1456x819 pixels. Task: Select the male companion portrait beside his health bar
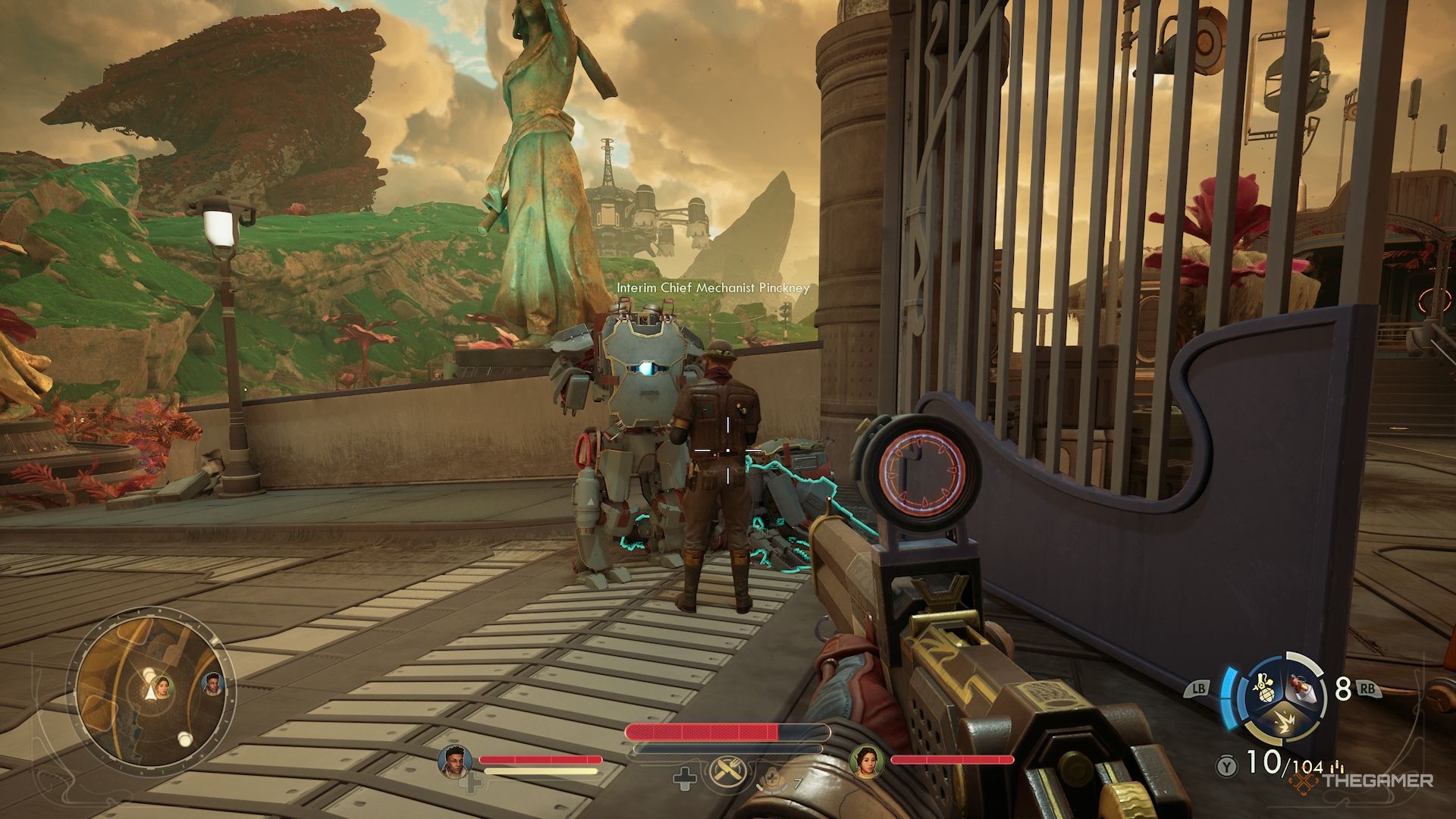click(x=455, y=761)
